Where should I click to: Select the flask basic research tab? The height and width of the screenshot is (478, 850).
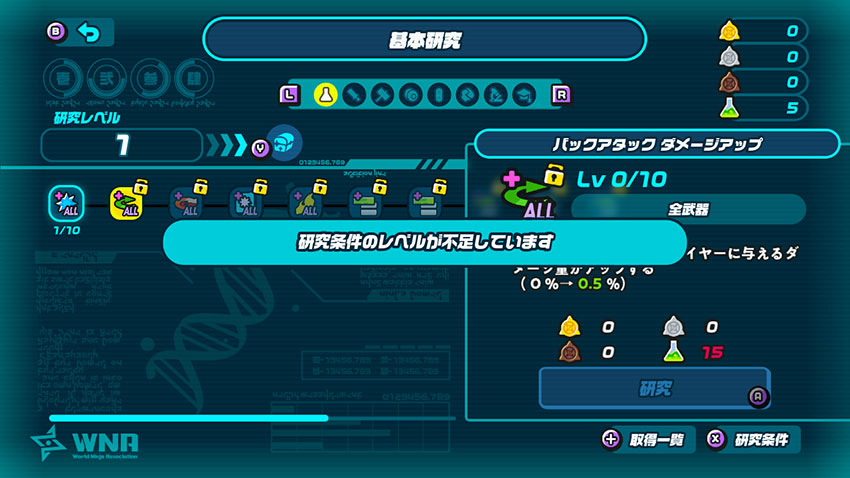(x=324, y=94)
